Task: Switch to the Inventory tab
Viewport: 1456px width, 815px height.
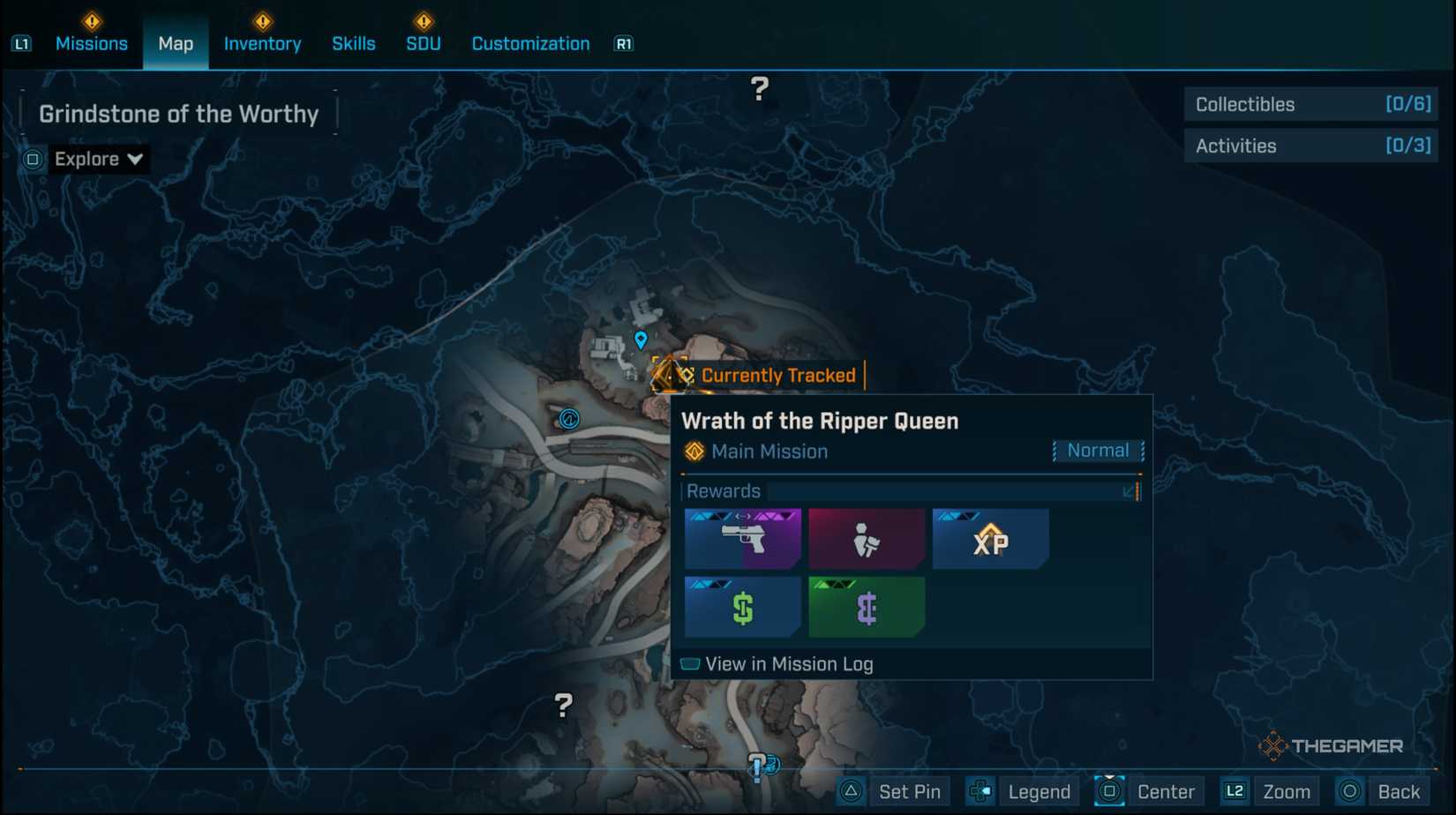Action: [x=262, y=43]
